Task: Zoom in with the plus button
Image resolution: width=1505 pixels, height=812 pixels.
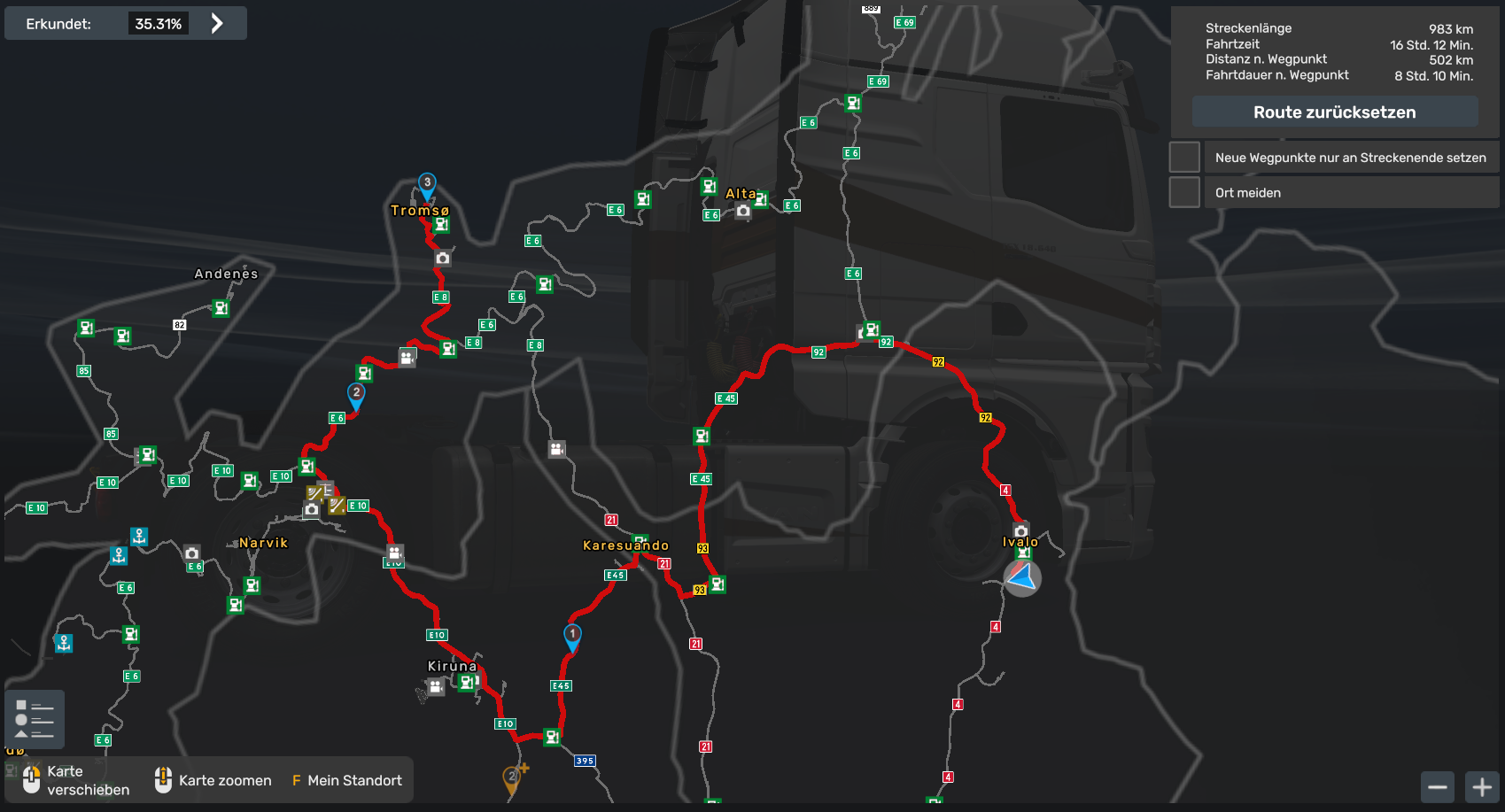Action: (x=1482, y=786)
